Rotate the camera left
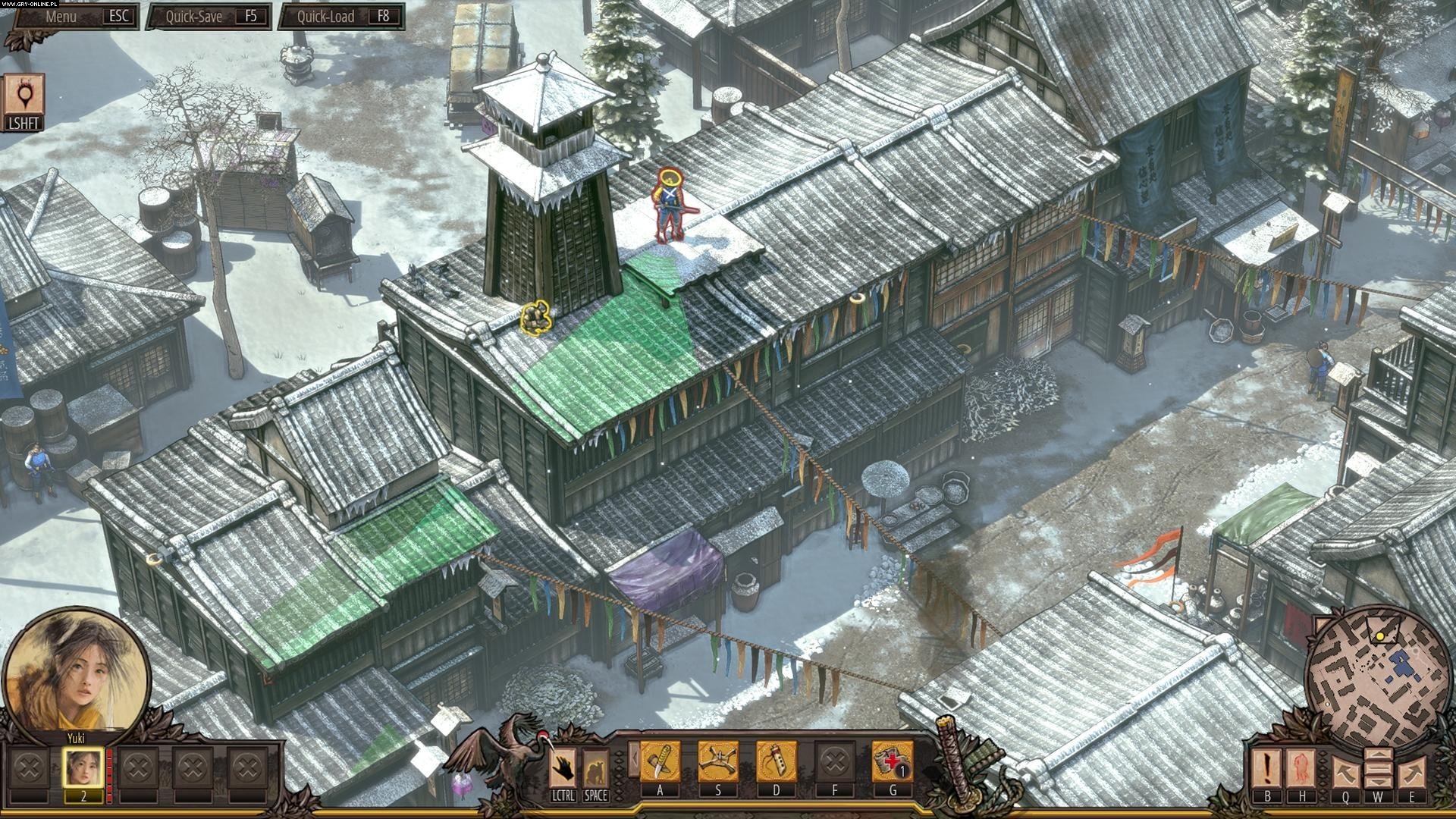This screenshot has width=1456, height=819. tap(1345, 772)
